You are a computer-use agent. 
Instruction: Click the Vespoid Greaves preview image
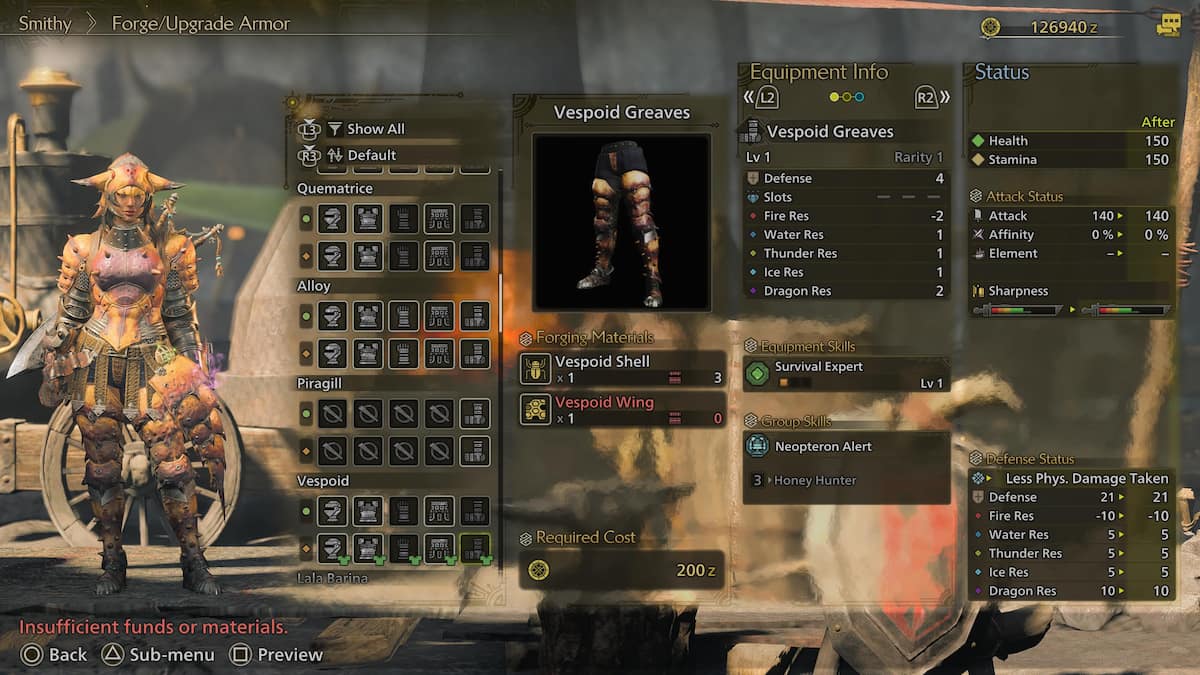click(621, 222)
